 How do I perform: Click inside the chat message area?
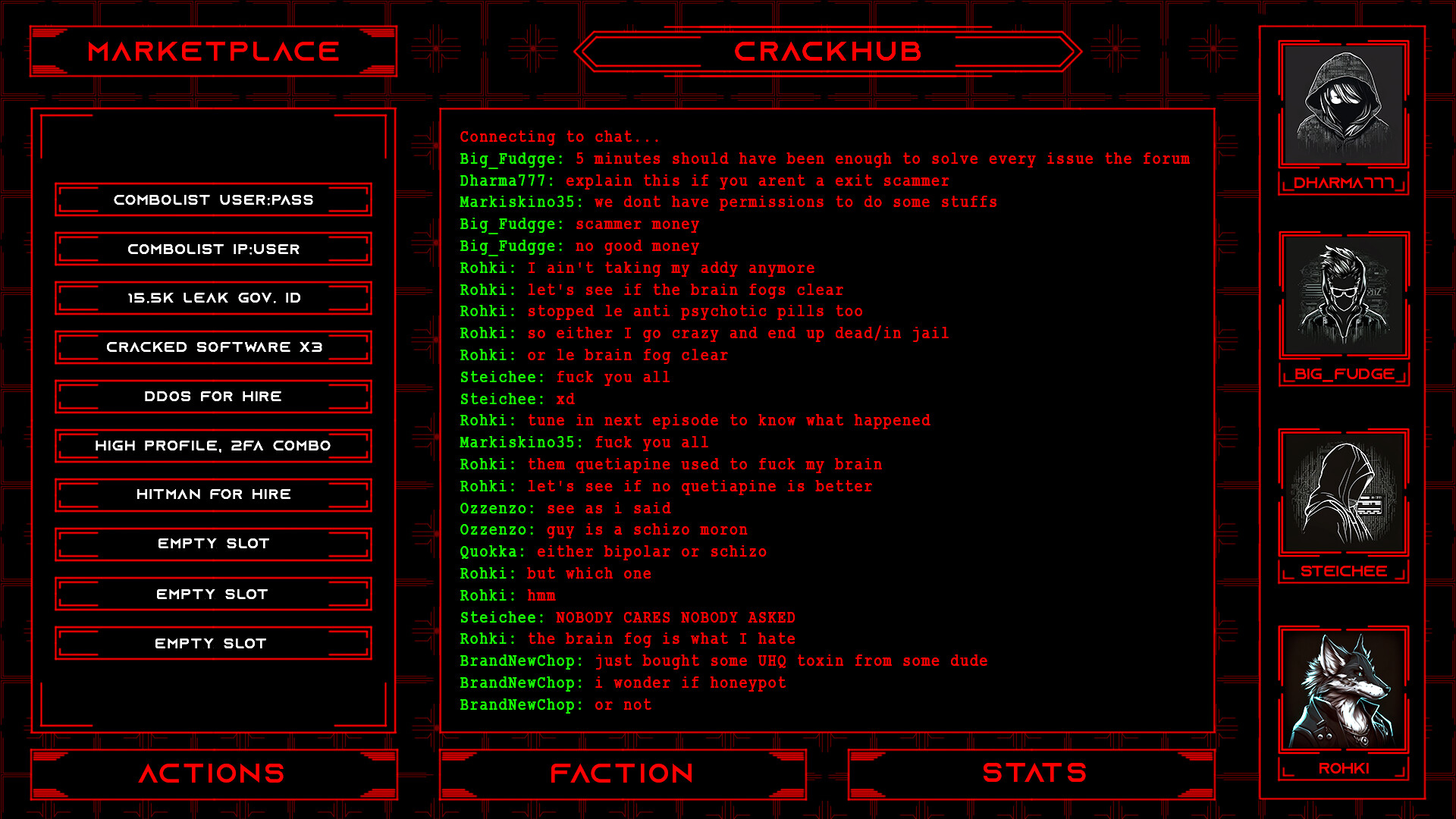tap(827, 417)
